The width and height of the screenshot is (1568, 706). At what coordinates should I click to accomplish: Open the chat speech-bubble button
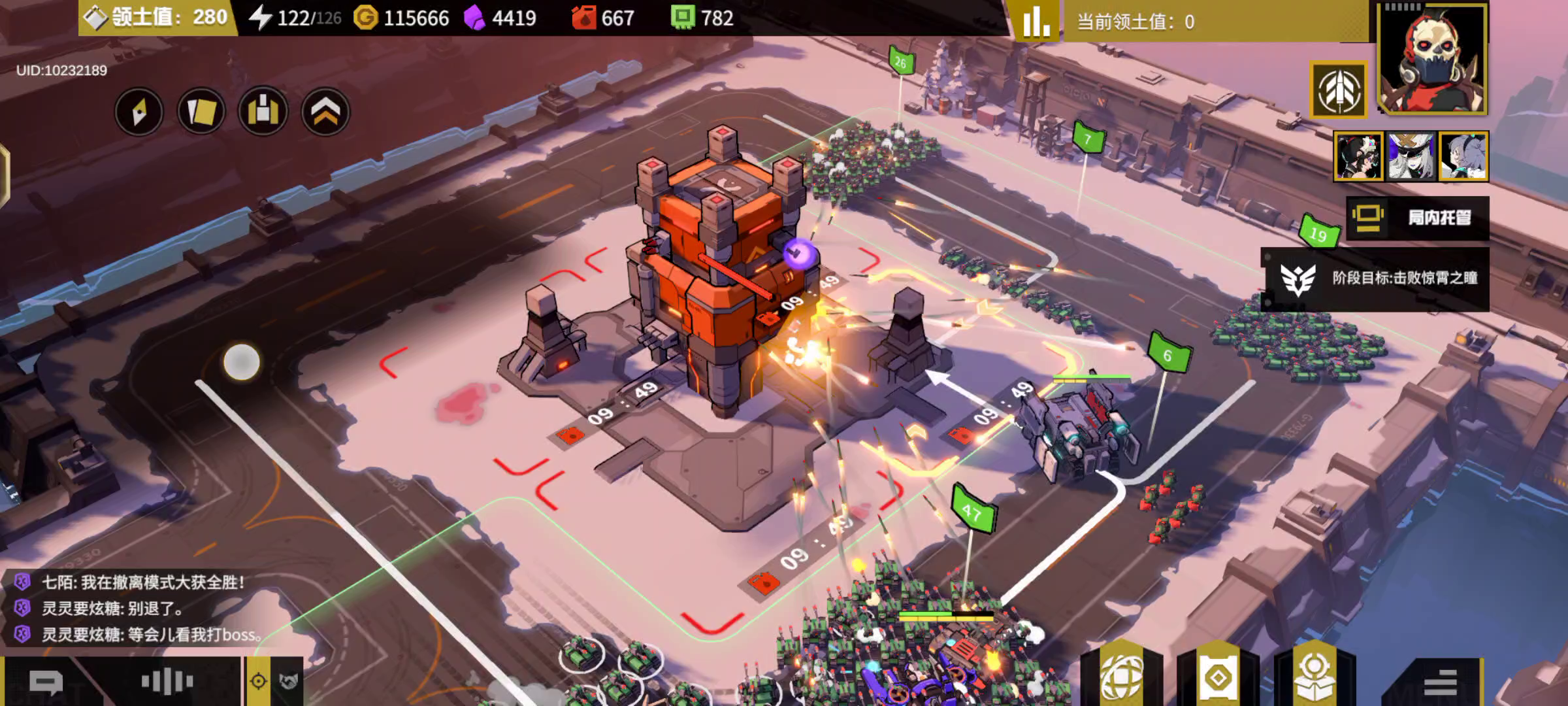click(x=46, y=683)
